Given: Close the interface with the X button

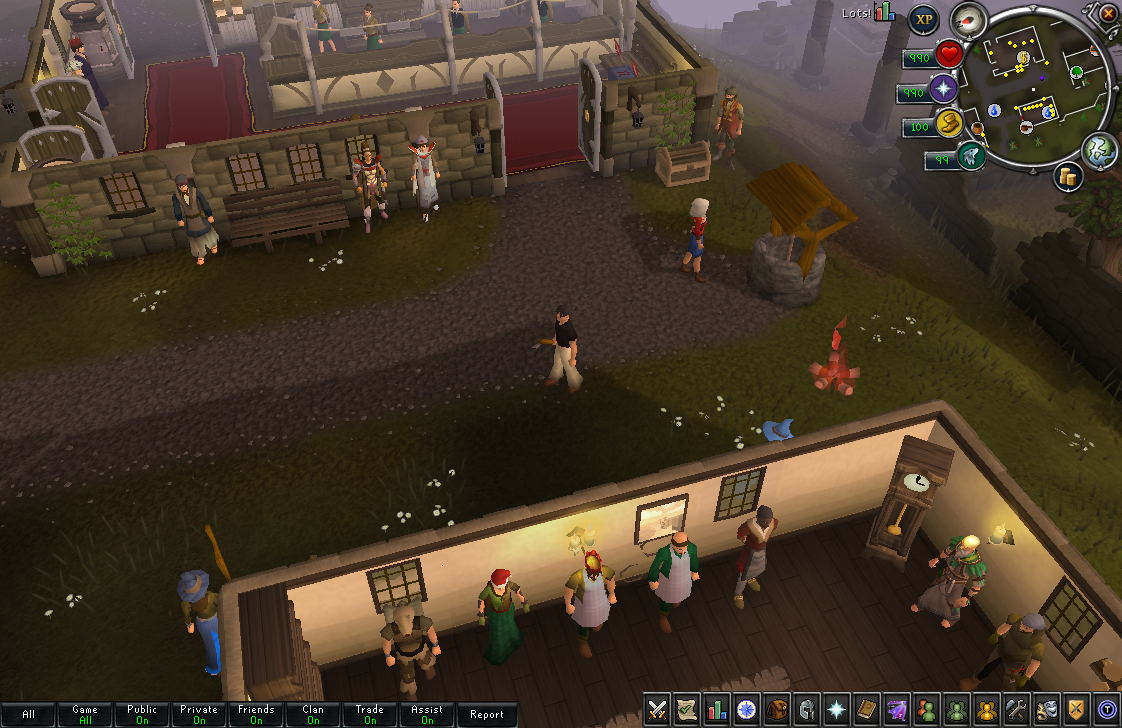Looking at the screenshot, I should tap(1108, 13).
